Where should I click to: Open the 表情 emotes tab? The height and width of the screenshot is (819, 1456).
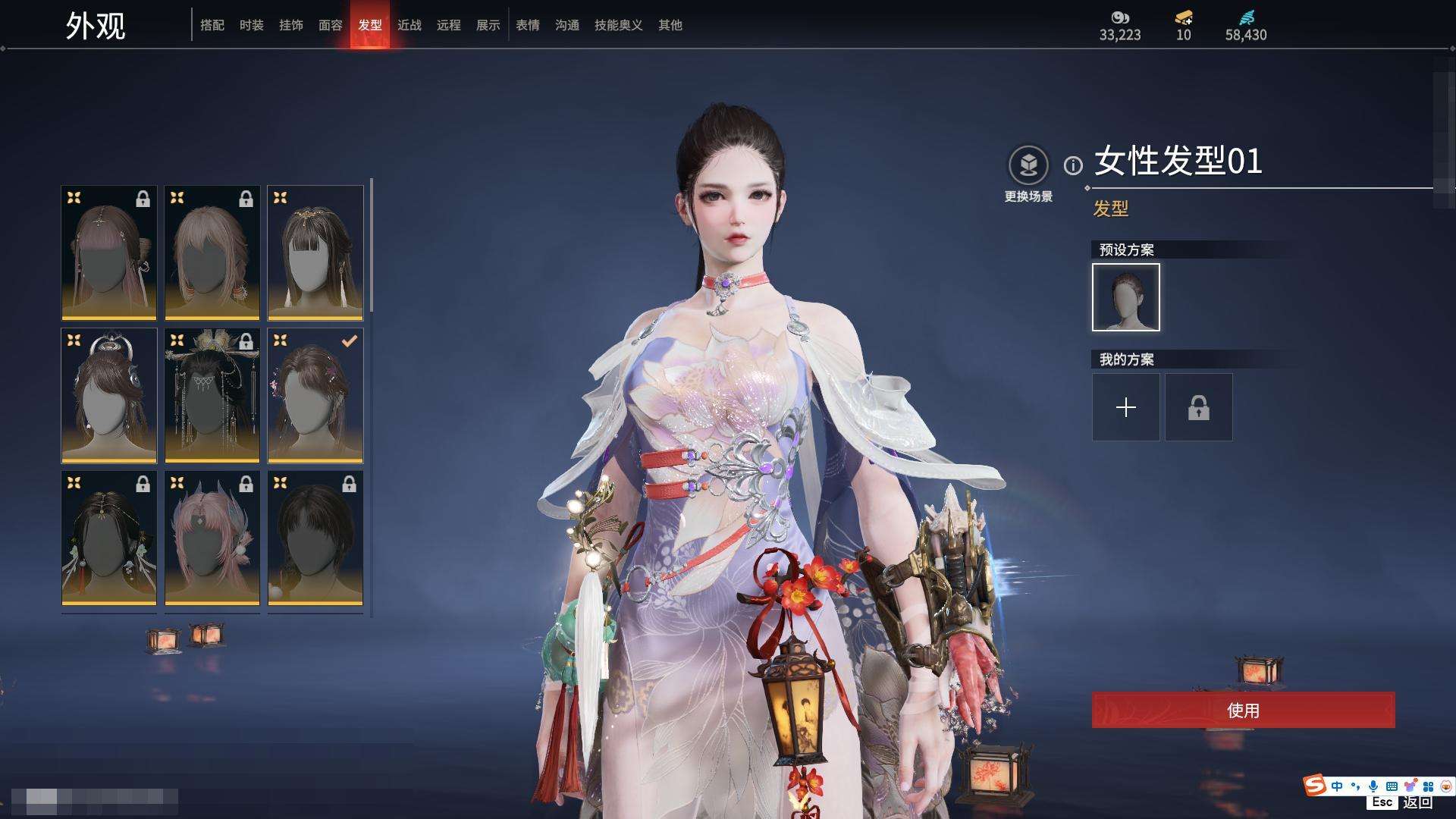coord(527,25)
